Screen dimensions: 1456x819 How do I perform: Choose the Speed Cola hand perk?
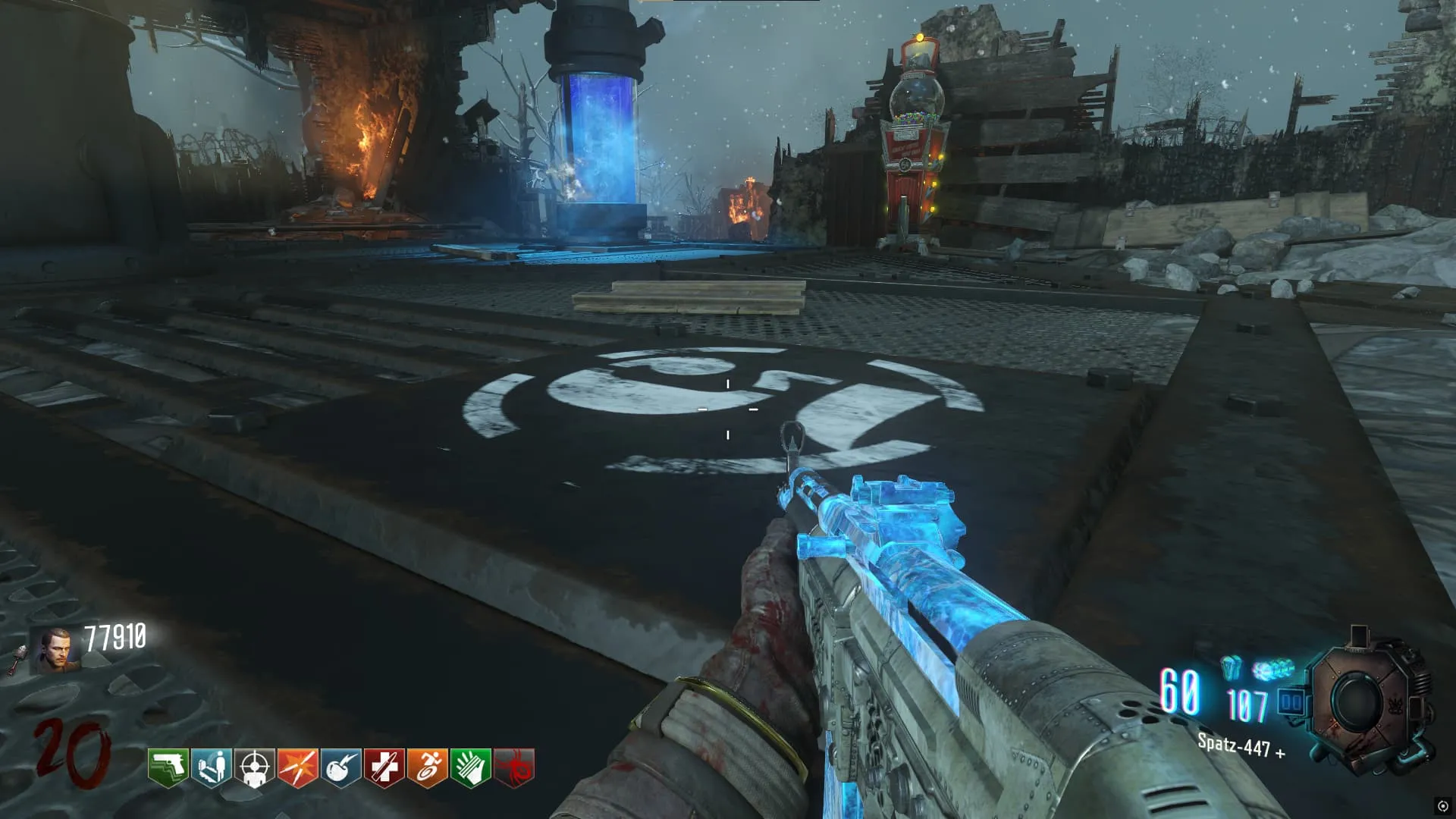470,767
